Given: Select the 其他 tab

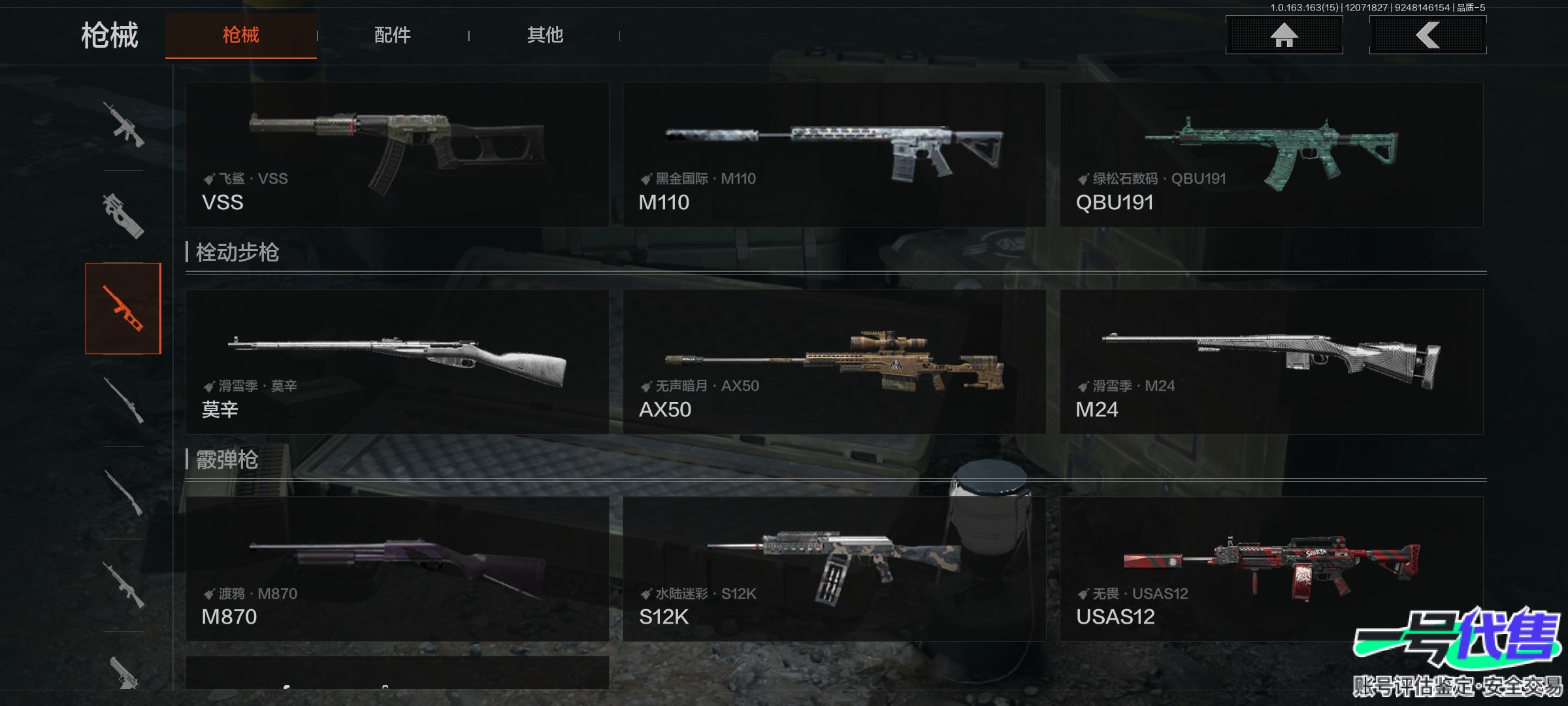Looking at the screenshot, I should [x=545, y=35].
